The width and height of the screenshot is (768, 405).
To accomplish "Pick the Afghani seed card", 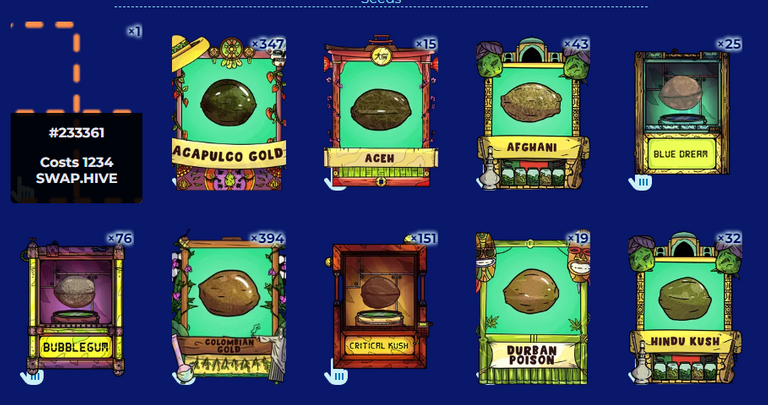I will 531,112.
